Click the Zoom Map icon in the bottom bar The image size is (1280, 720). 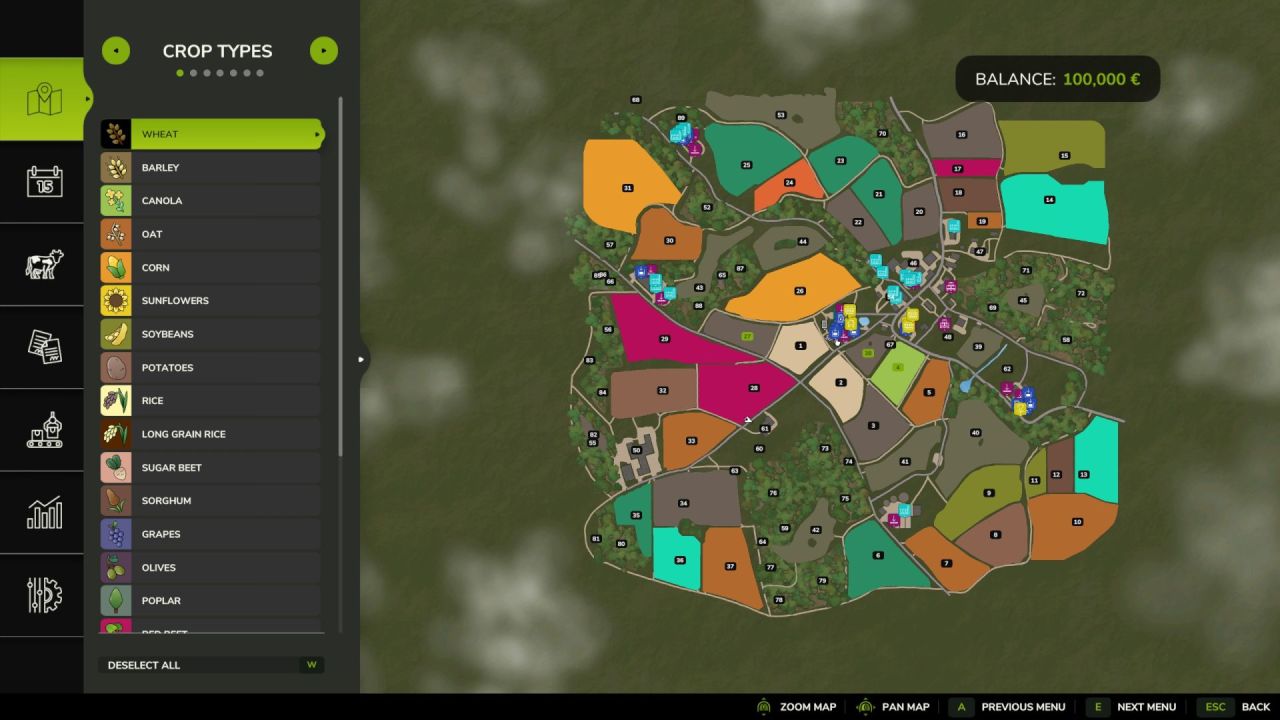[763, 706]
